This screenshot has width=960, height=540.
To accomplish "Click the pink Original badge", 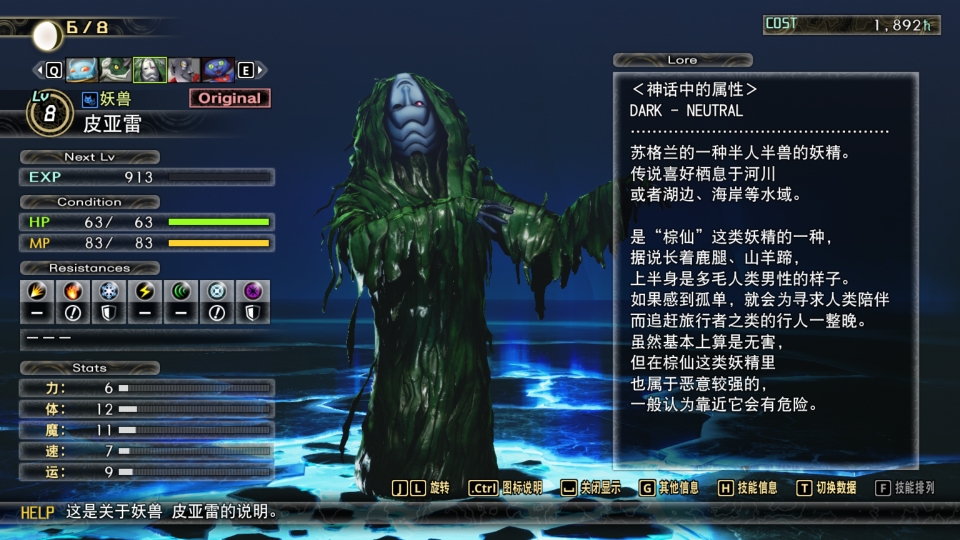I will (x=229, y=98).
